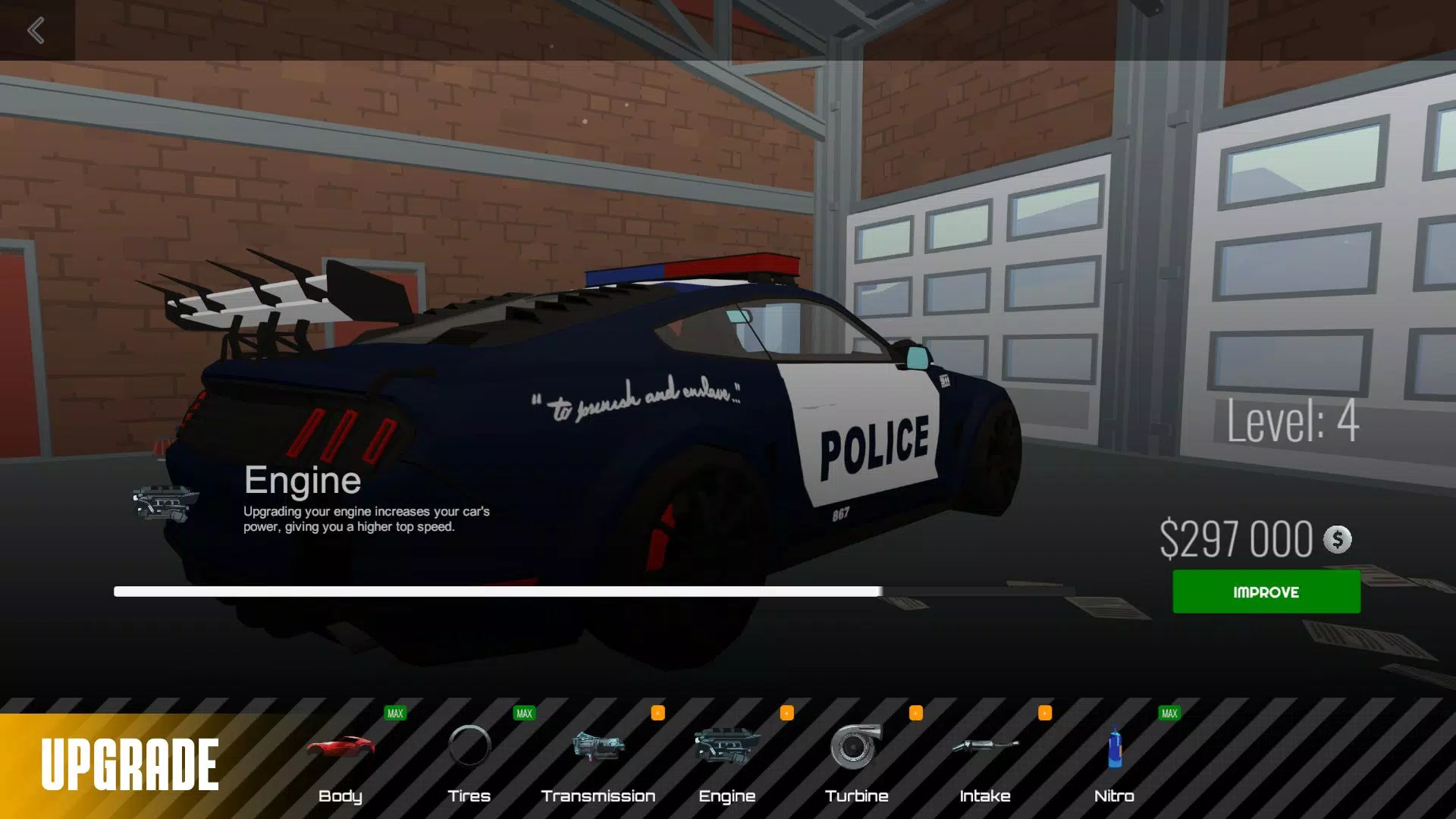Open the Transmission upgrade category

click(x=598, y=762)
